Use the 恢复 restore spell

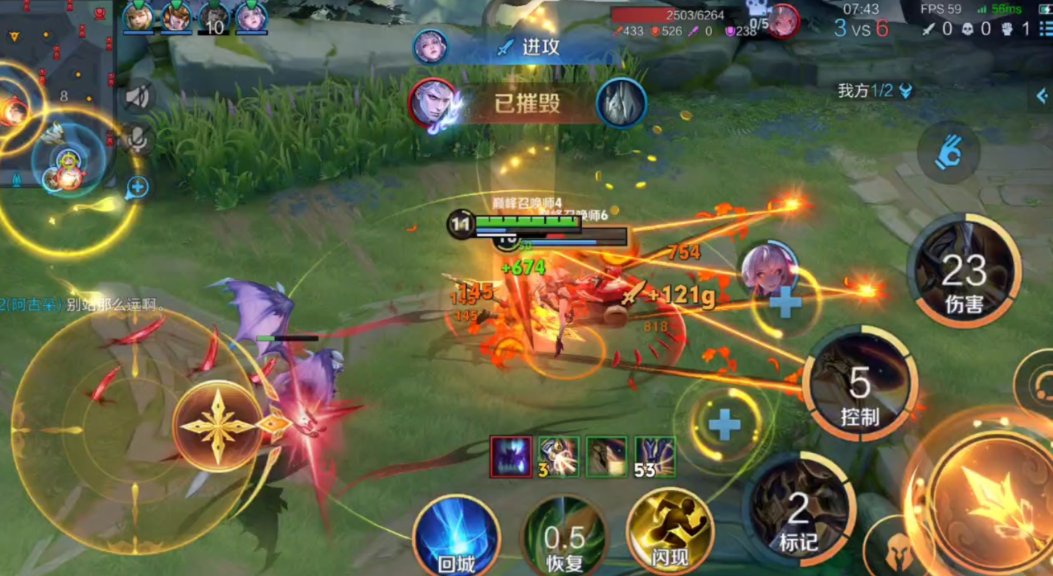[x=564, y=539]
